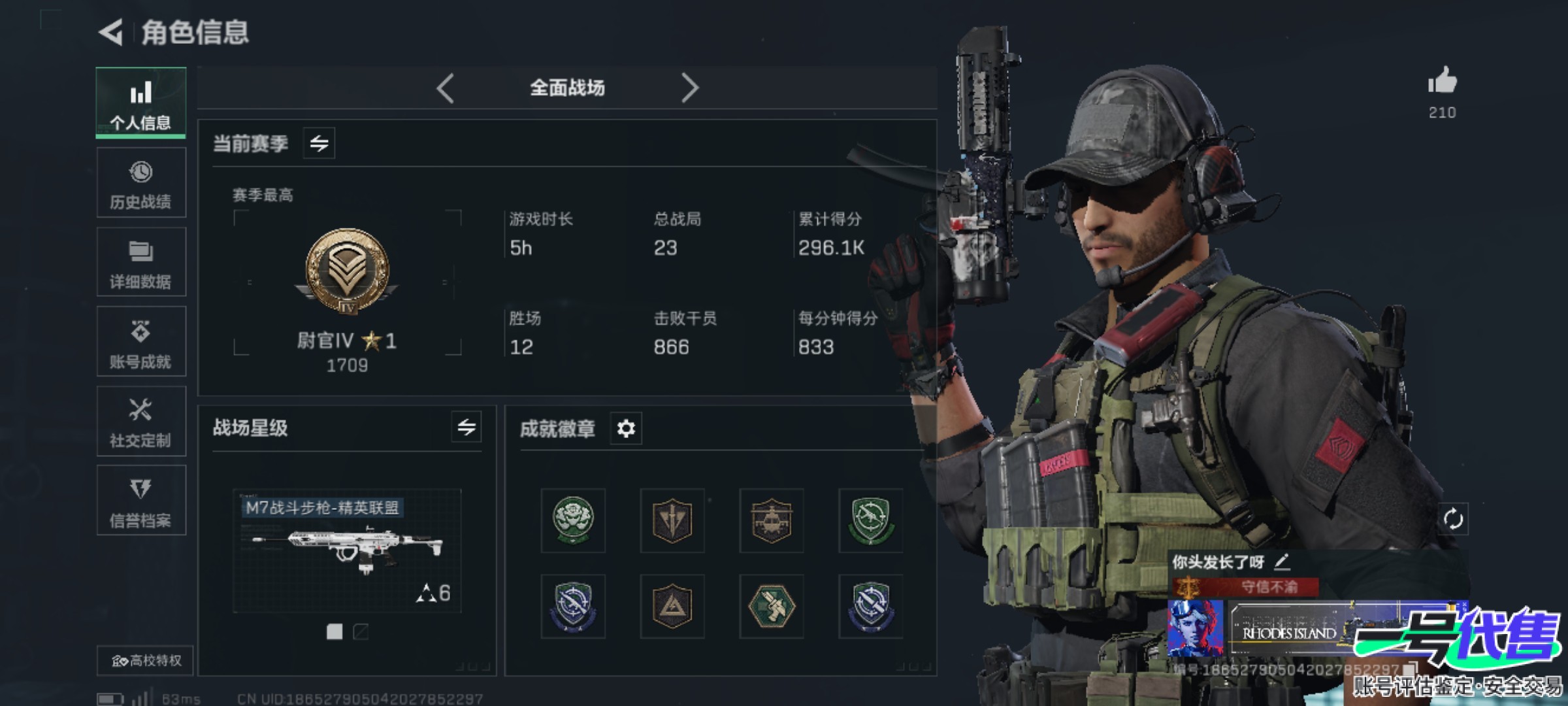Select the M7战斗步枪 weapon card
Image resolution: width=1568 pixels, height=706 pixels.
347,550
